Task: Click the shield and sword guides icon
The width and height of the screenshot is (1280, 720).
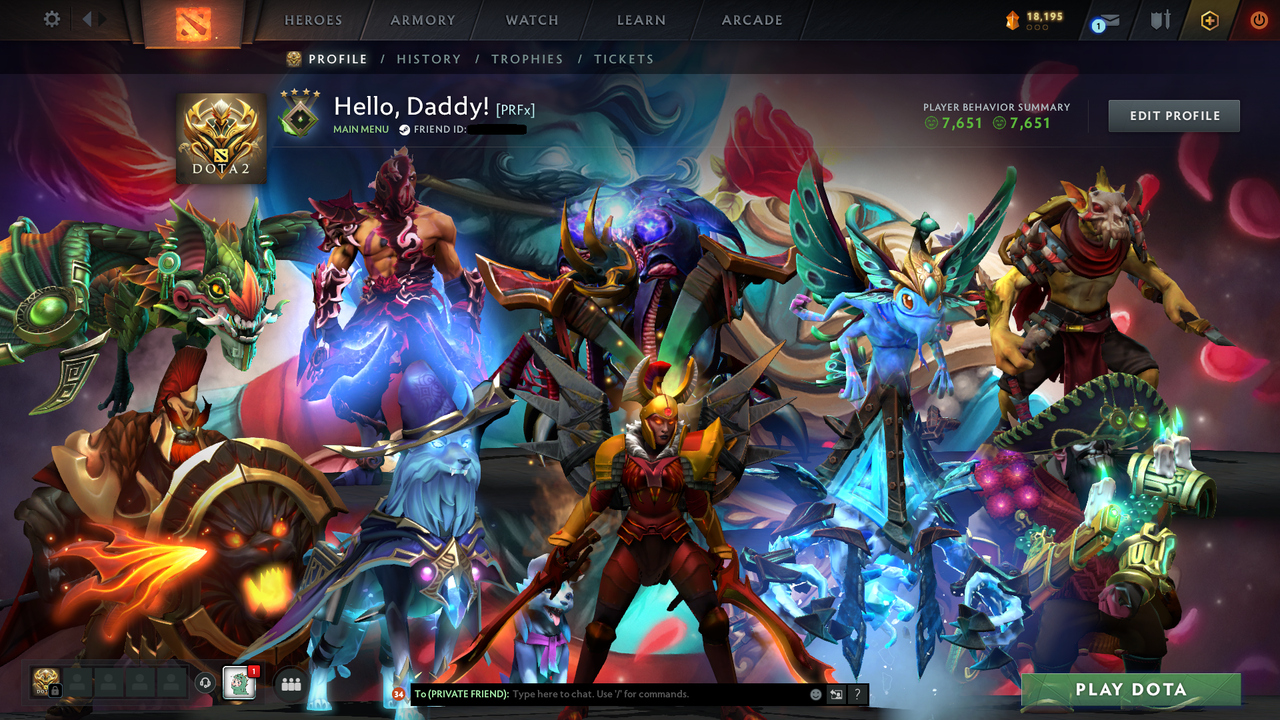Action: click(x=1161, y=19)
